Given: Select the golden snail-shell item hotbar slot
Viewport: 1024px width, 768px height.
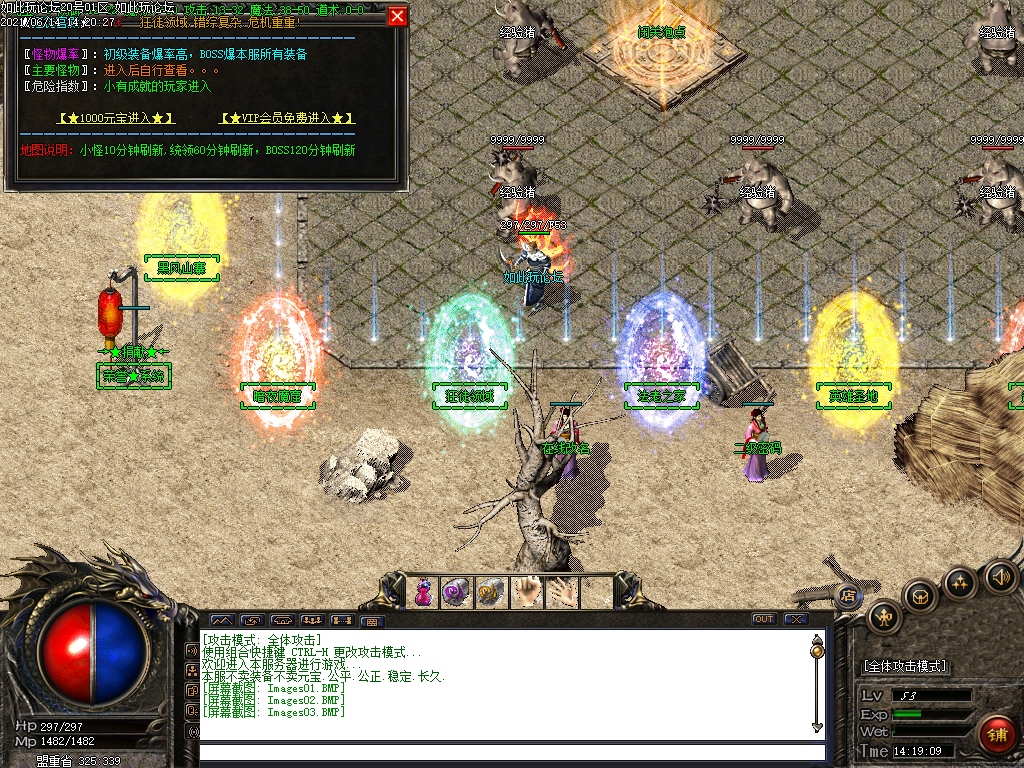Looking at the screenshot, I should (491, 592).
